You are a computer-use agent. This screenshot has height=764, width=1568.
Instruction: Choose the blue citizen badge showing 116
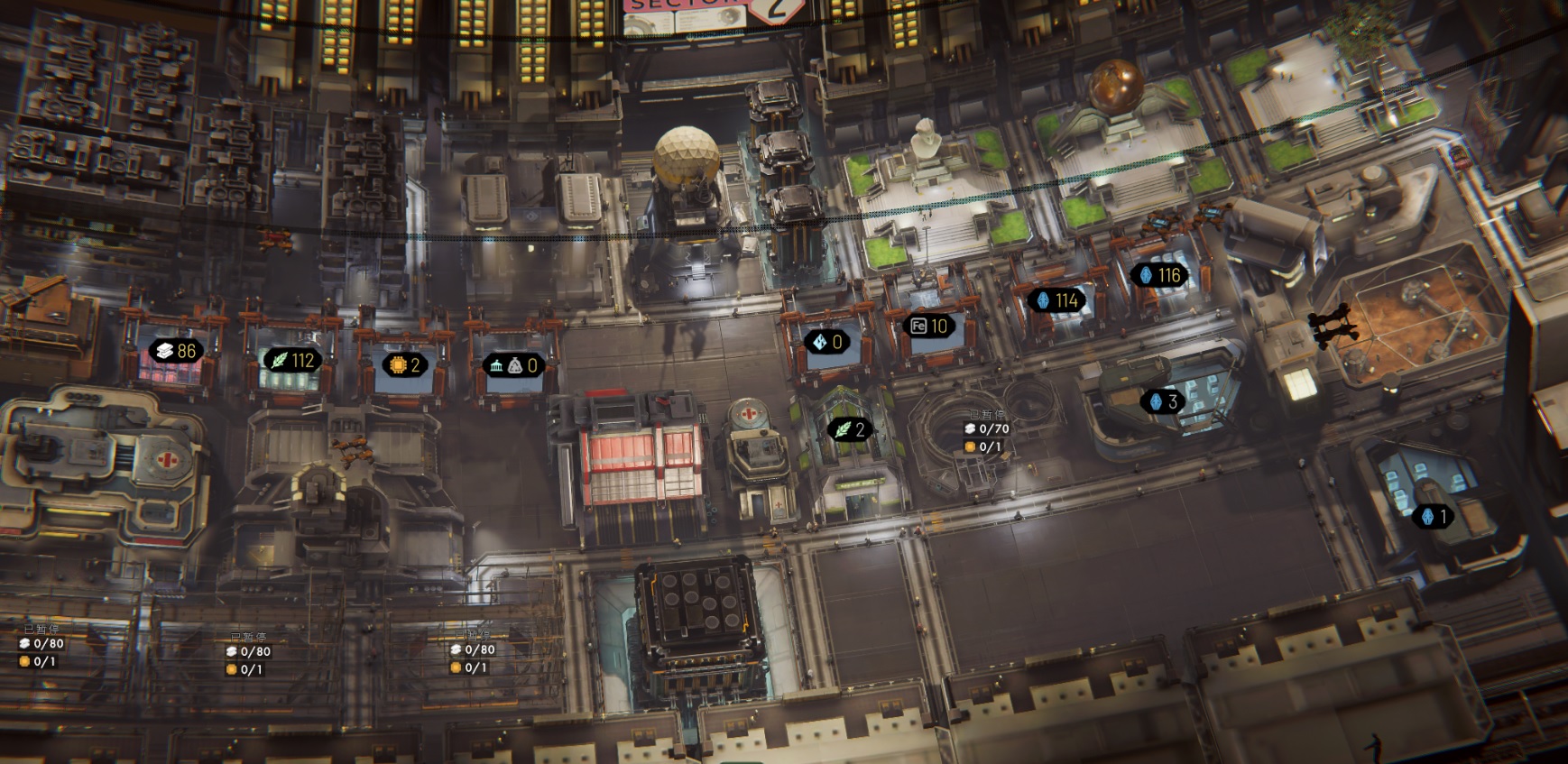[x=1159, y=275]
